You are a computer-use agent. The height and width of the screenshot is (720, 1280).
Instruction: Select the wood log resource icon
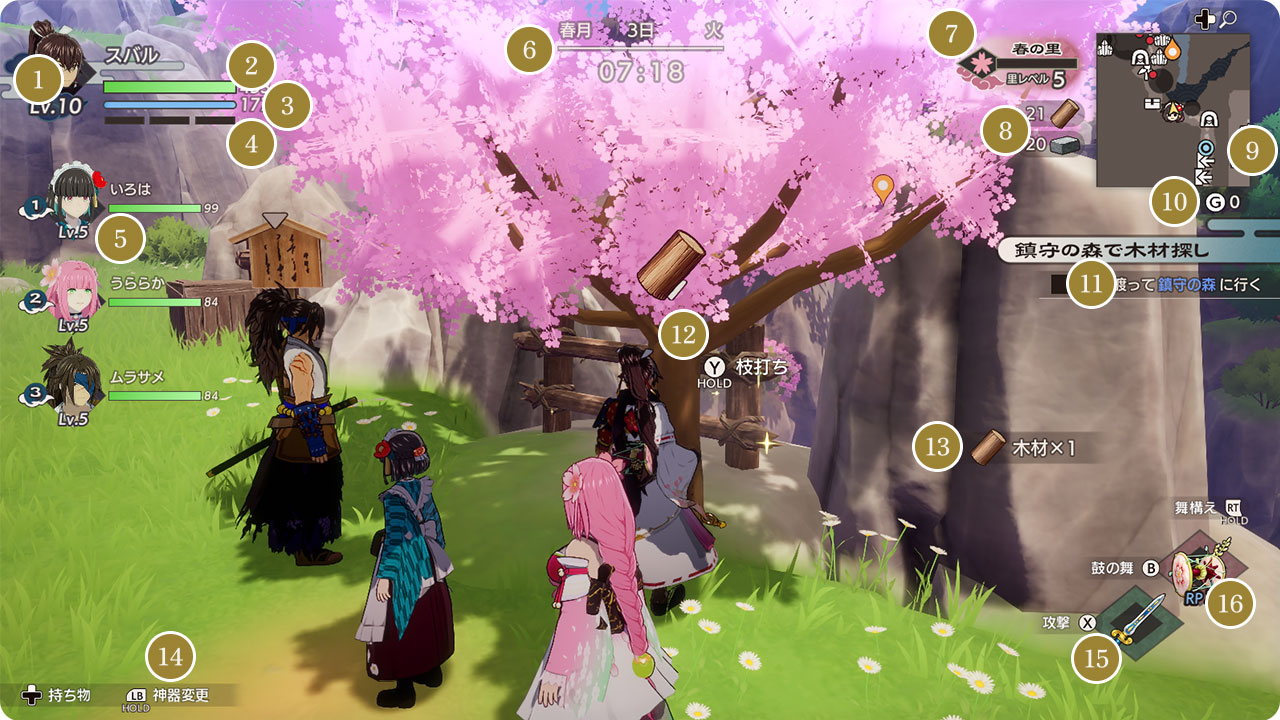pos(1065,113)
